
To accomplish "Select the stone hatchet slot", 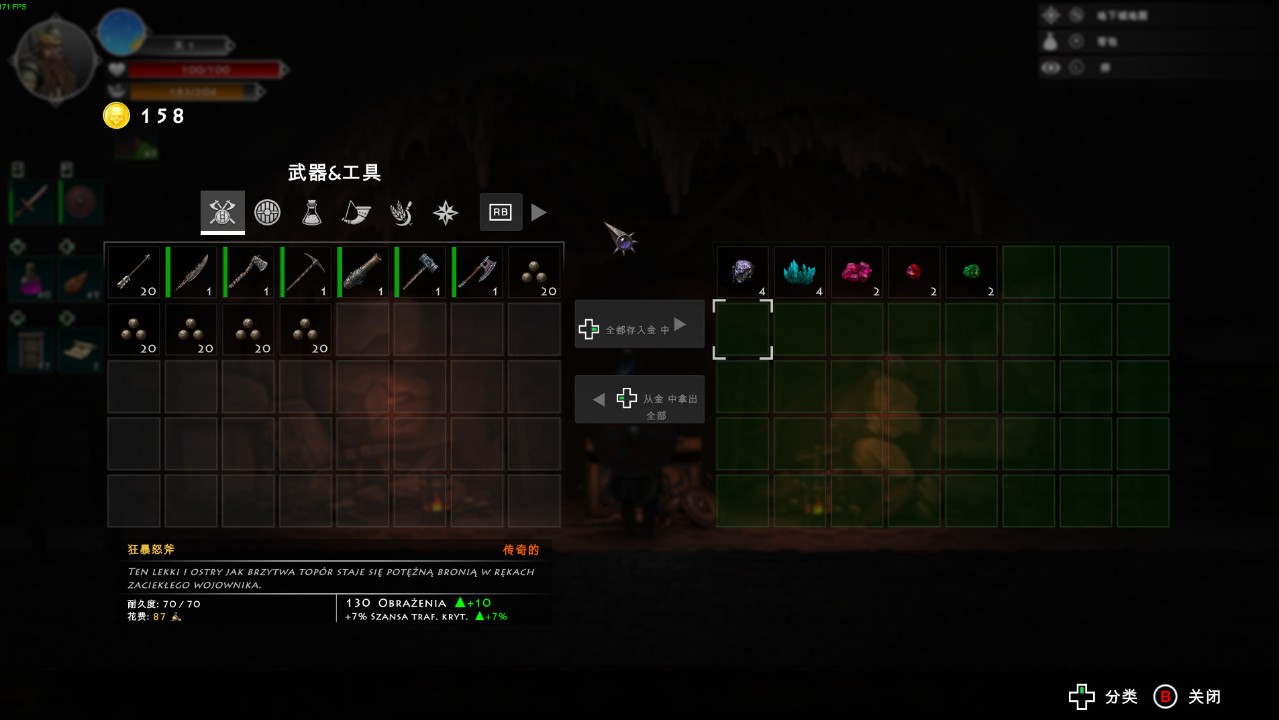I will [249, 272].
